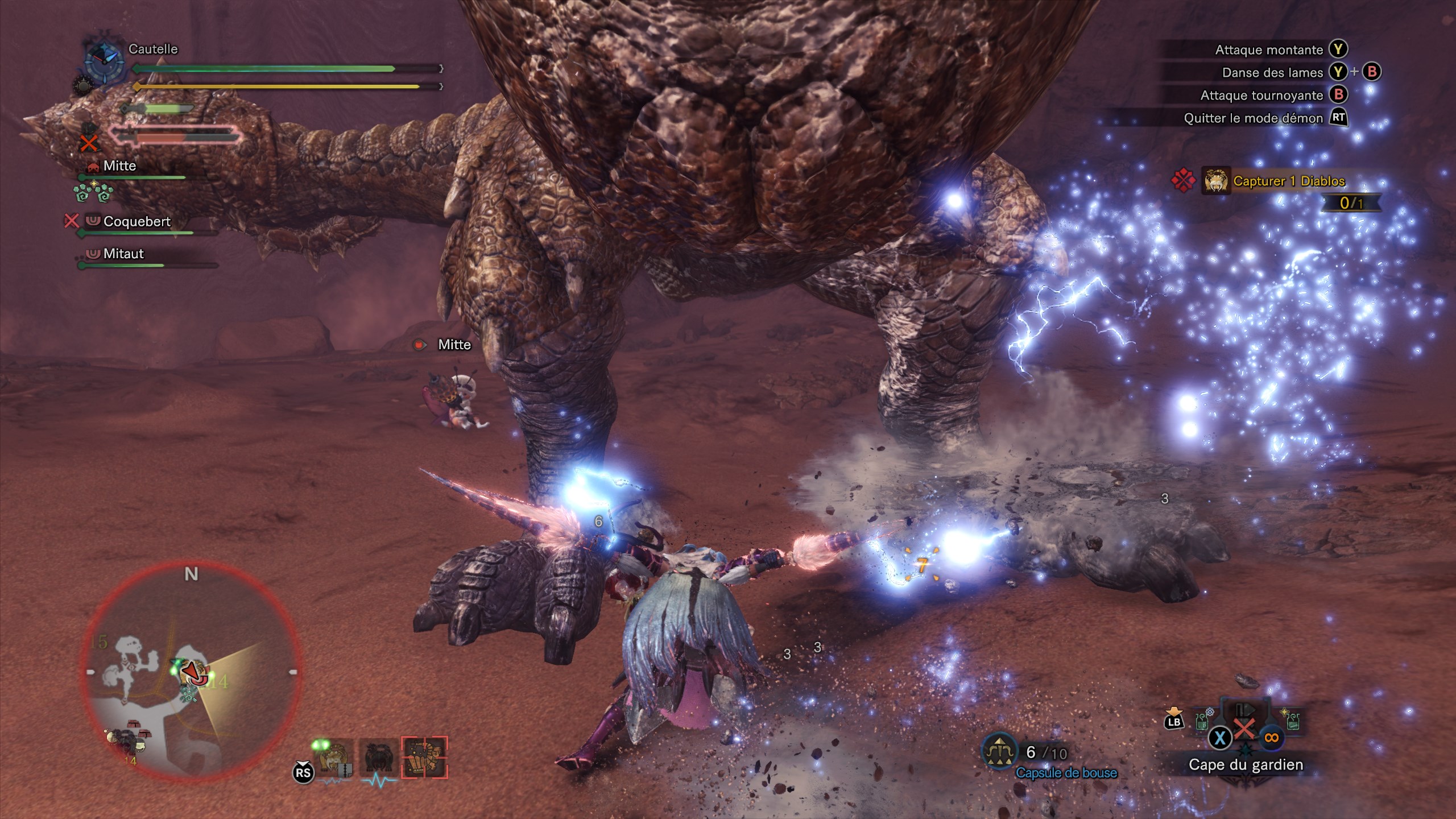Select party member Mitaut in the list
Viewport: 1456px width, 819px height.
(x=123, y=254)
